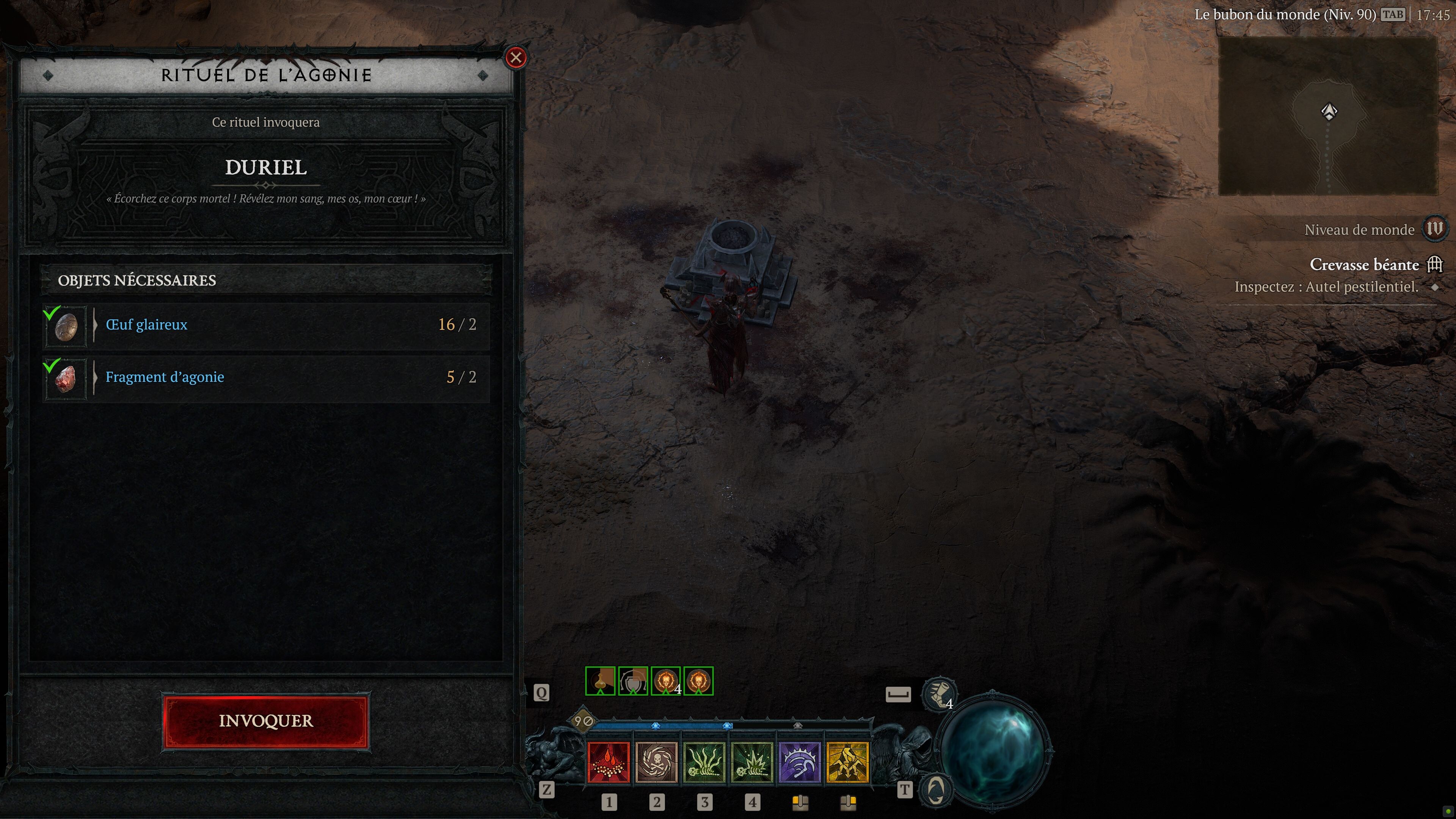Screen dimensions: 1456x819
Task: Close the Rituel de l'agonie panel
Action: [516, 58]
